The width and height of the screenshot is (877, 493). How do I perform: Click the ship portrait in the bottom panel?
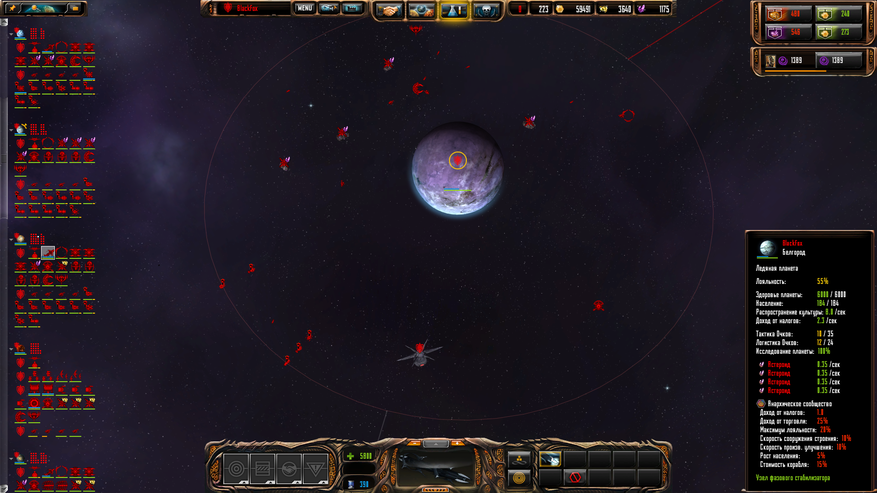coord(435,467)
